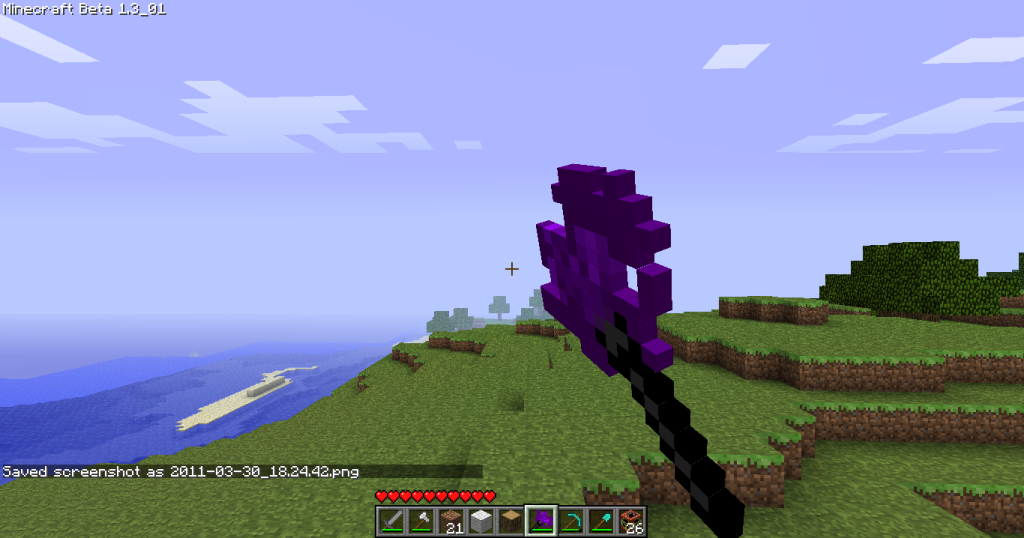Equip the diamond shovel from the hotbar
1024x538 pixels.
point(601,521)
